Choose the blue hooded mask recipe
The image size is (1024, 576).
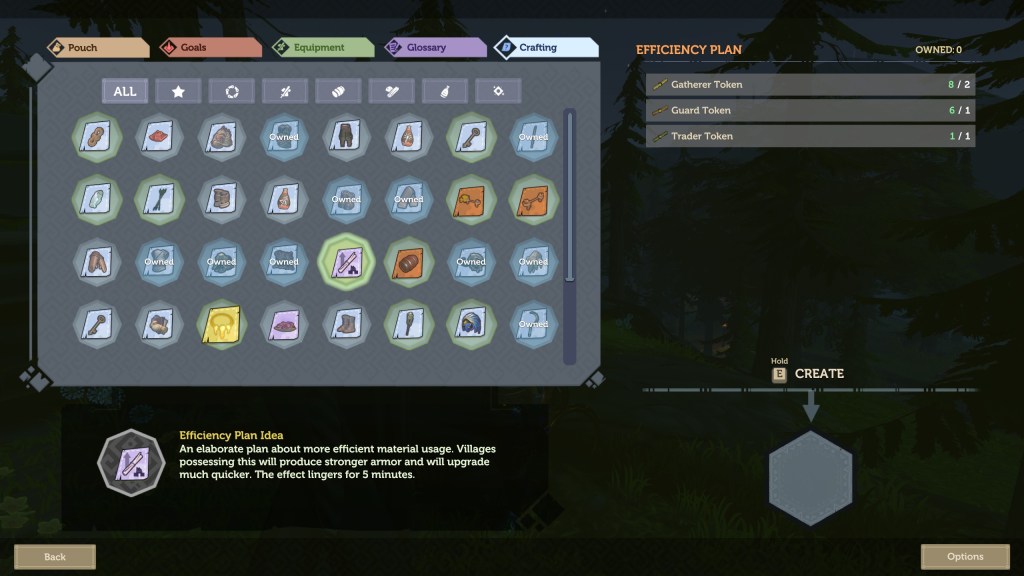[x=471, y=323]
